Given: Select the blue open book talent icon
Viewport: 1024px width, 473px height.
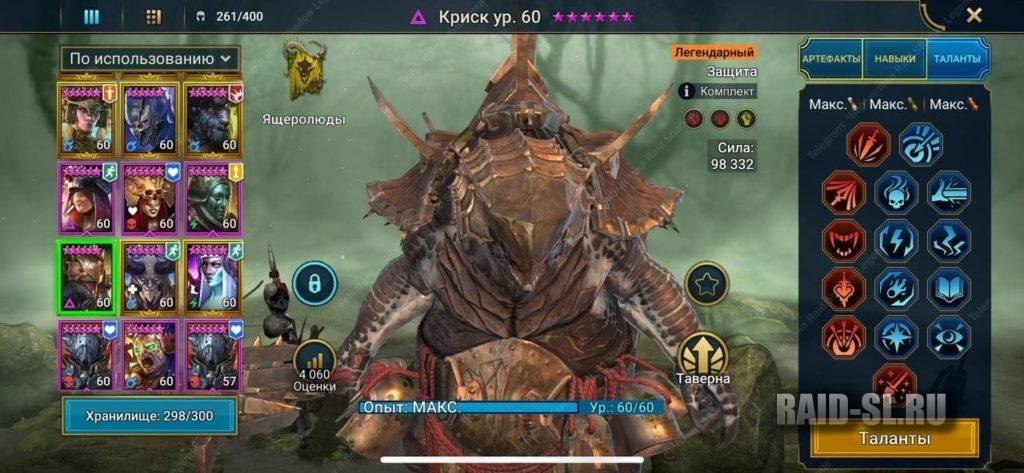Looking at the screenshot, I should click(x=949, y=288).
